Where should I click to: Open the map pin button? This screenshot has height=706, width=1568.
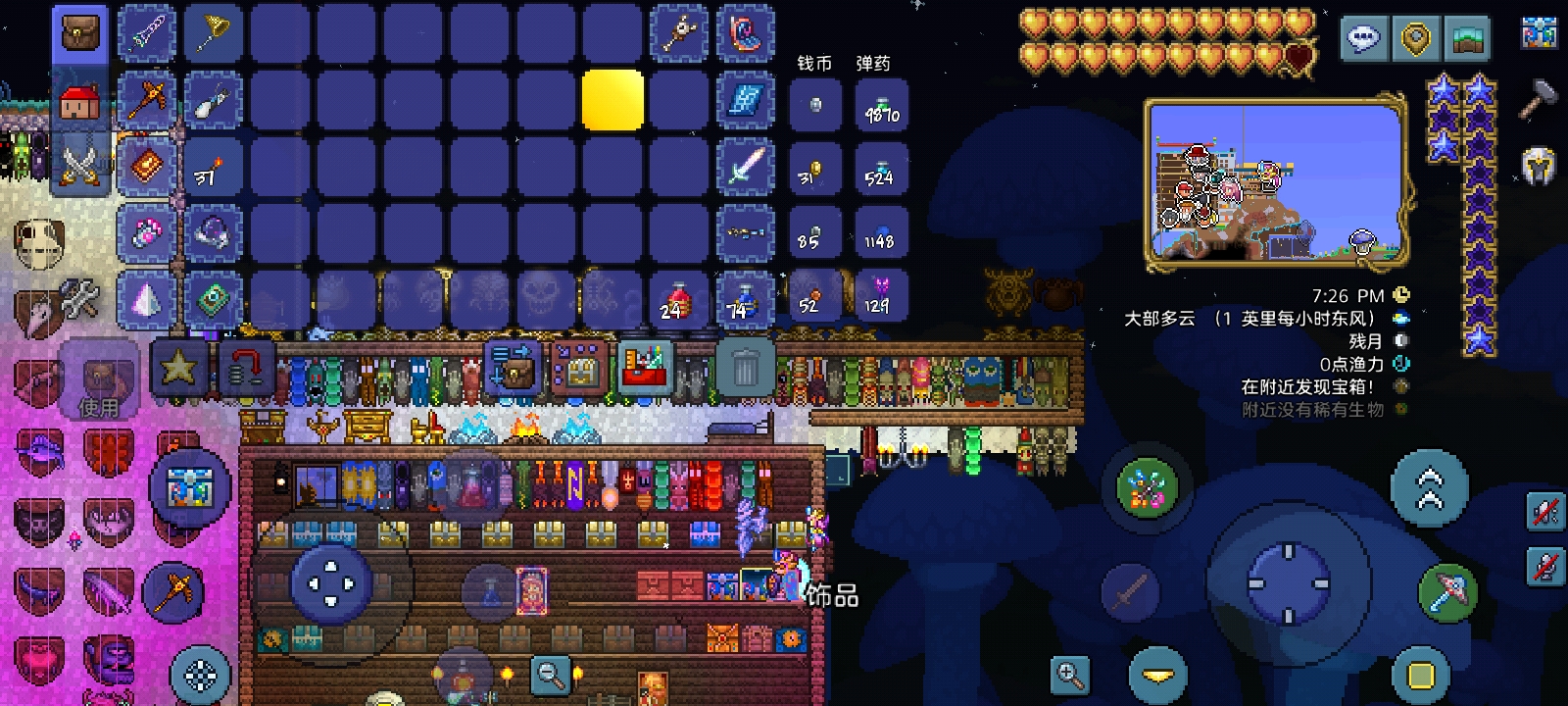pyautogui.click(x=1415, y=39)
